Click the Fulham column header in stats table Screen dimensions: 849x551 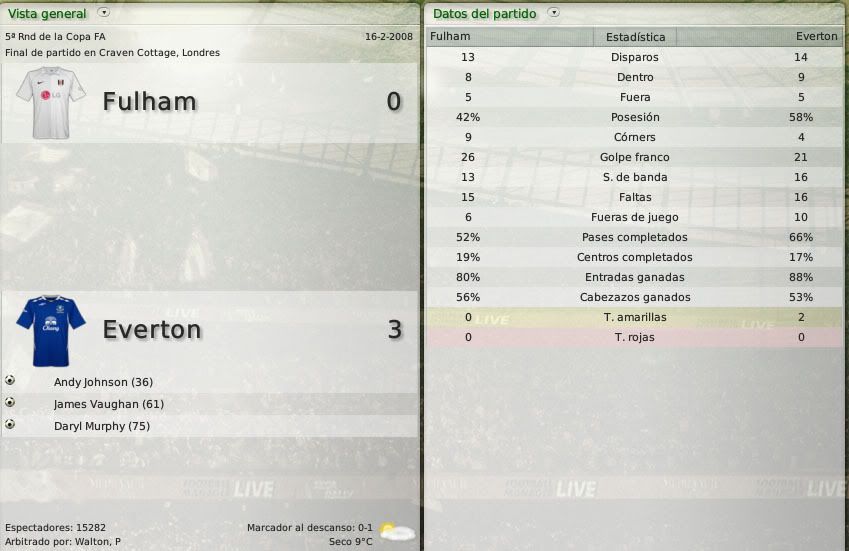(450, 37)
